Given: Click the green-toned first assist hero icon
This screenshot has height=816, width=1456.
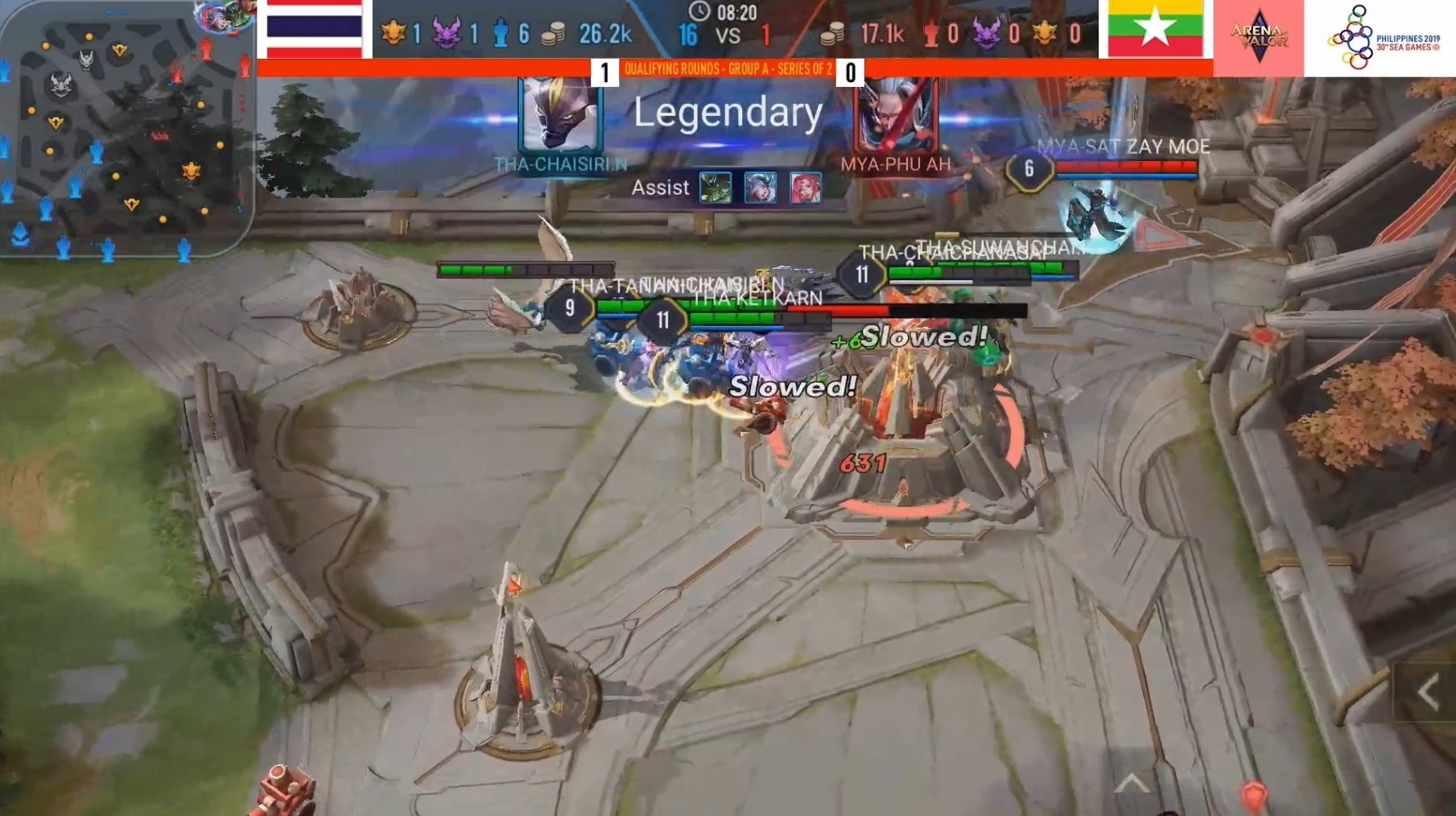Looking at the screenshot, I should point(716,188).
